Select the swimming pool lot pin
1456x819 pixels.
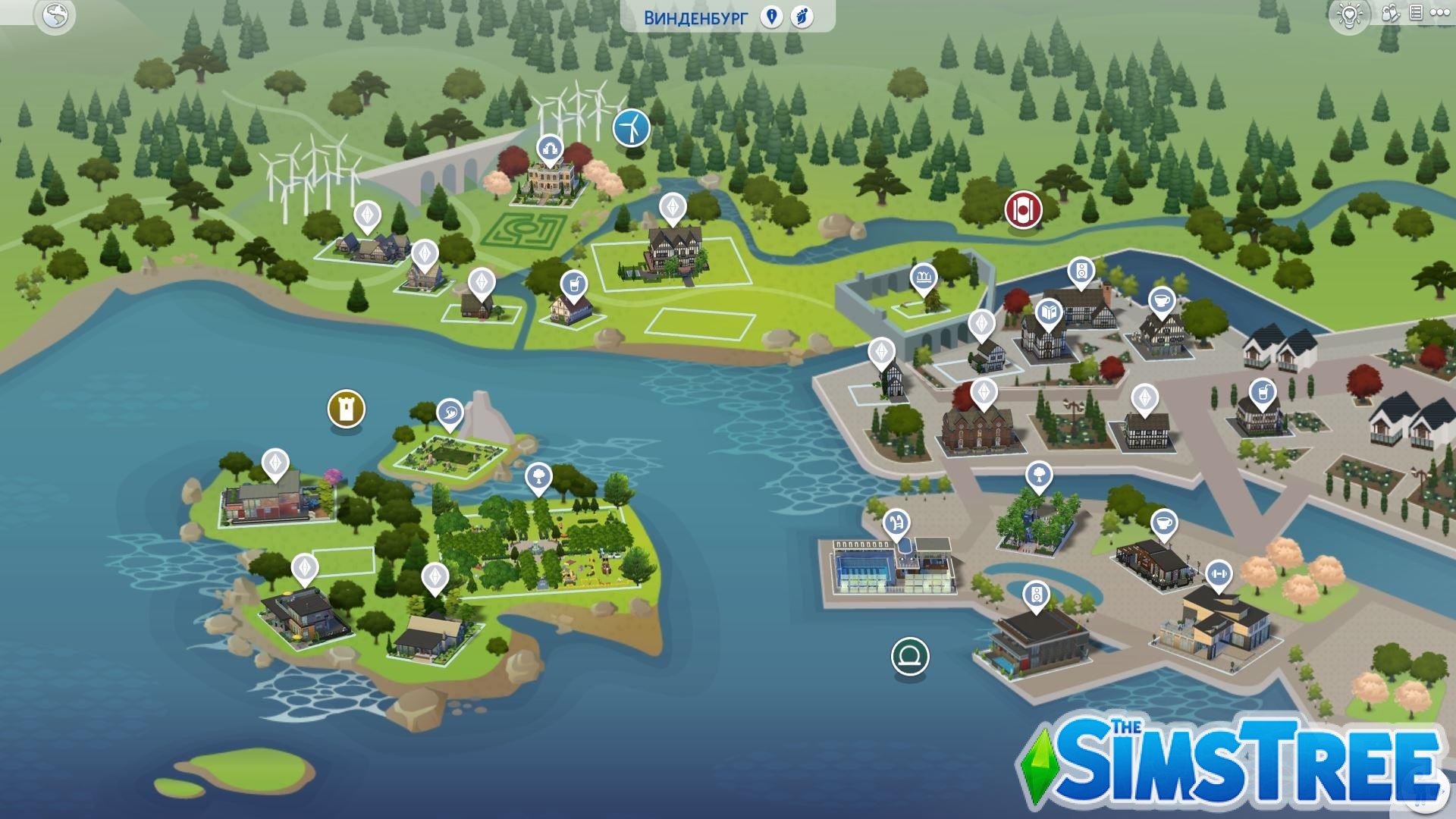896,522
